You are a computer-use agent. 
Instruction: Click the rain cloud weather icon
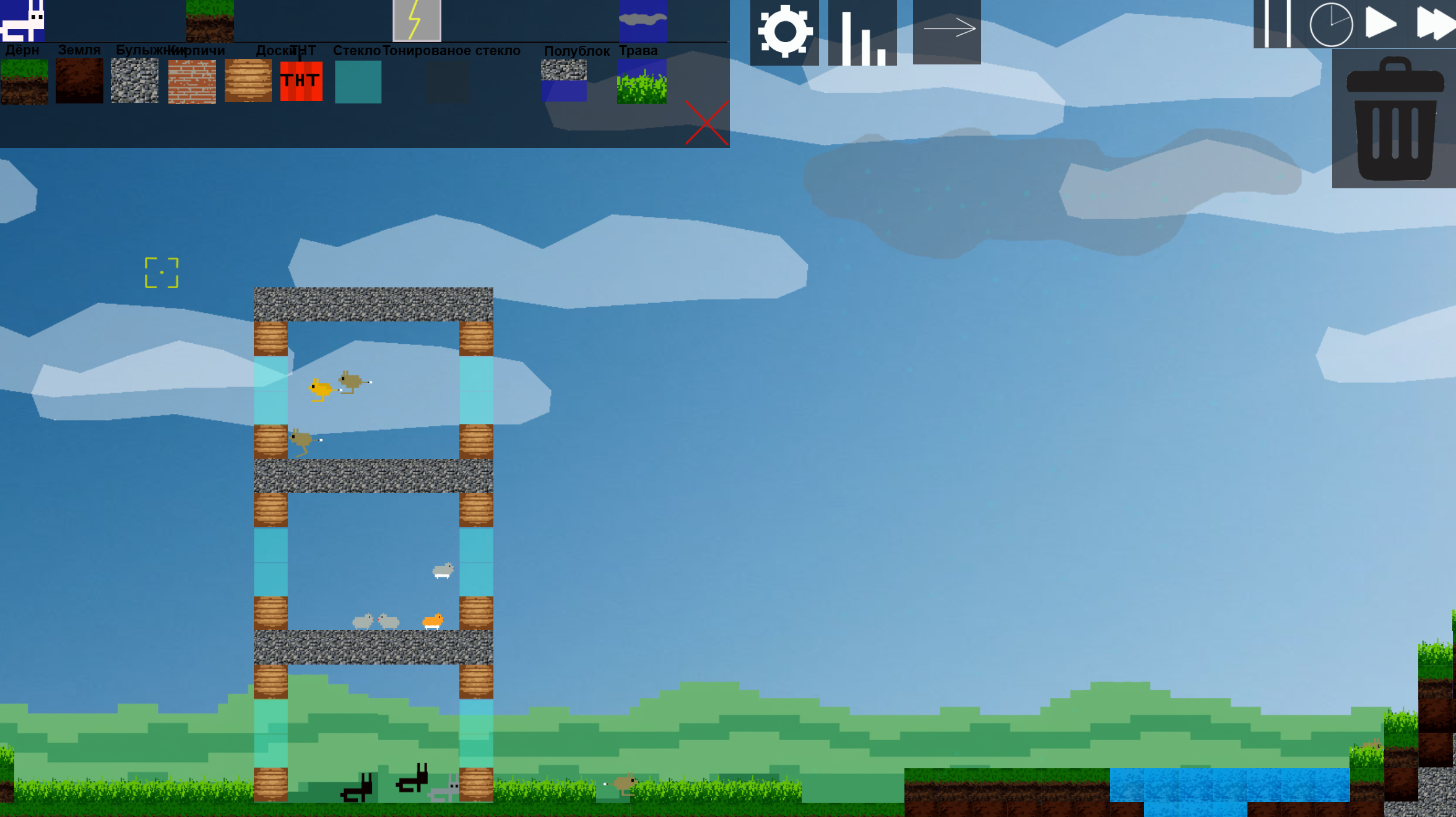point(643,20)
